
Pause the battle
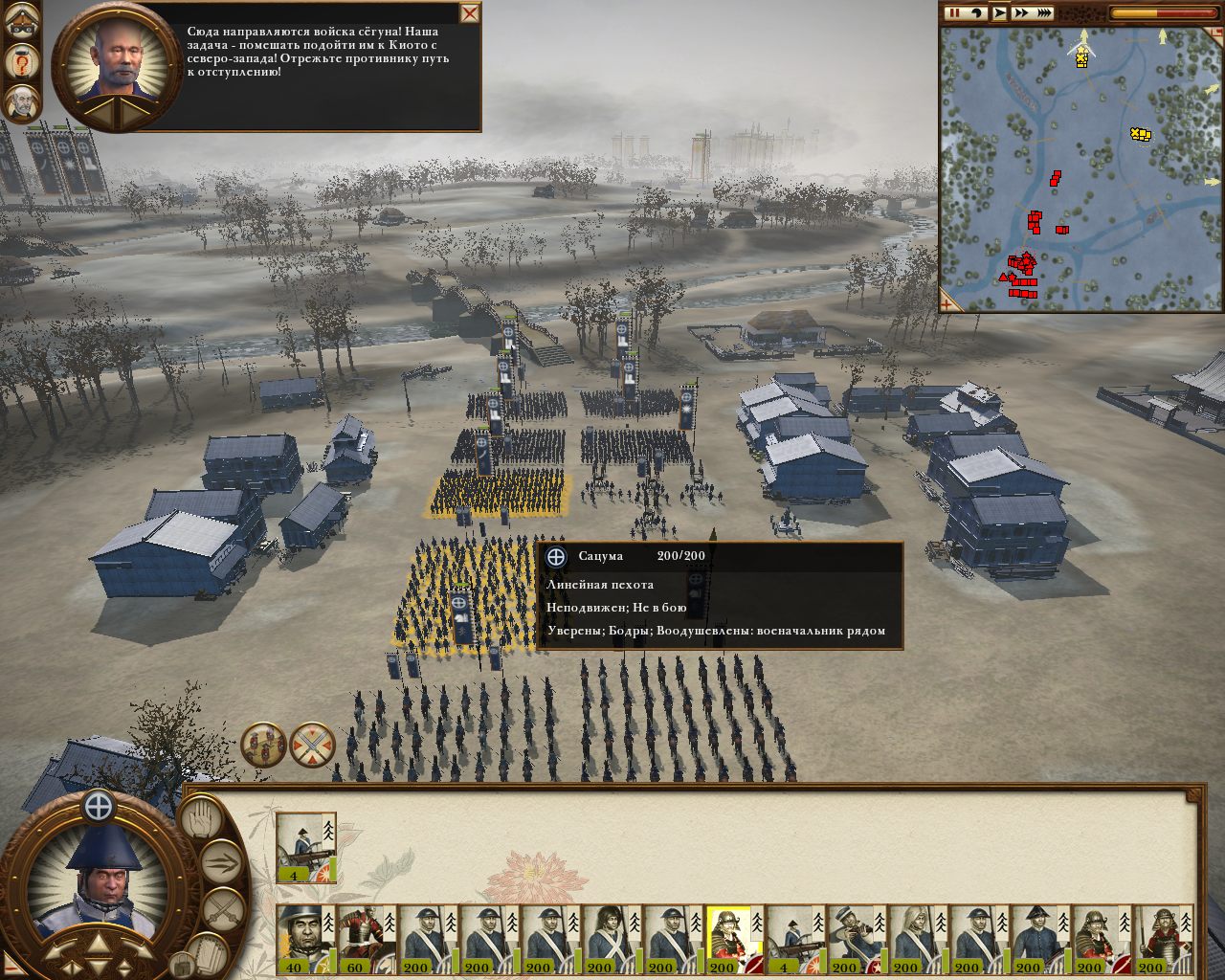pyautogui.click(x=953, y=13)
